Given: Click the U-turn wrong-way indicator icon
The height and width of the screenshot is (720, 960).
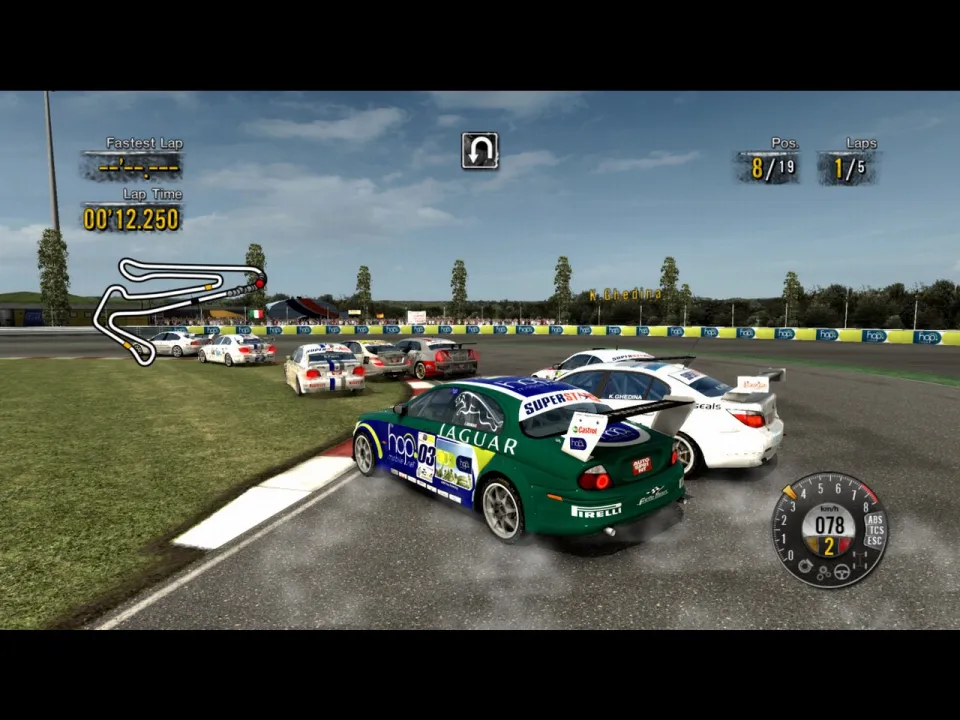Looking at the screenshot, I should click(480, 150).
